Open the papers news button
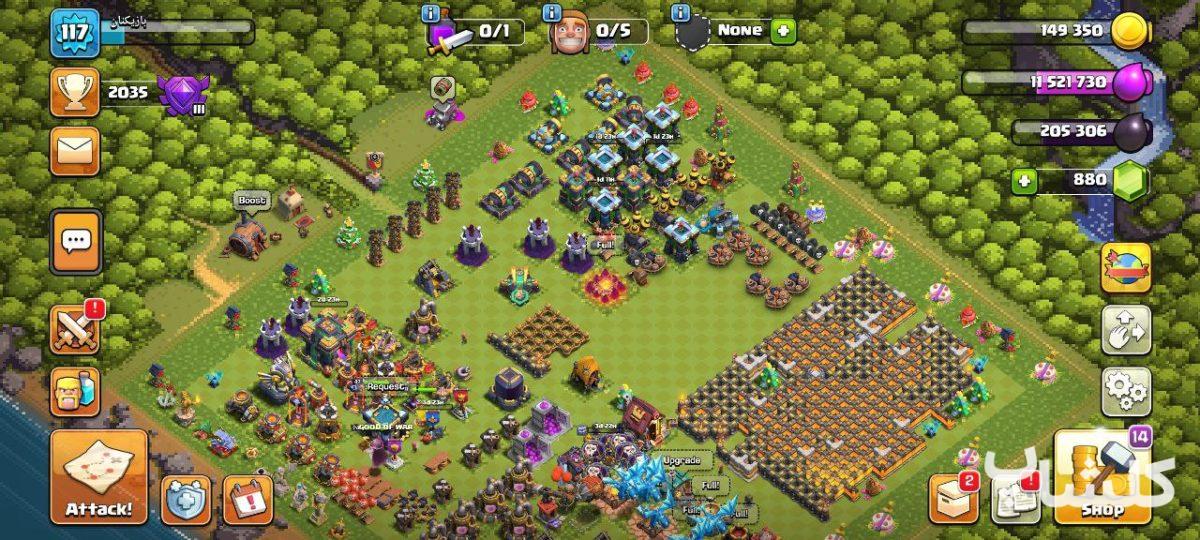 point(1015,498)
